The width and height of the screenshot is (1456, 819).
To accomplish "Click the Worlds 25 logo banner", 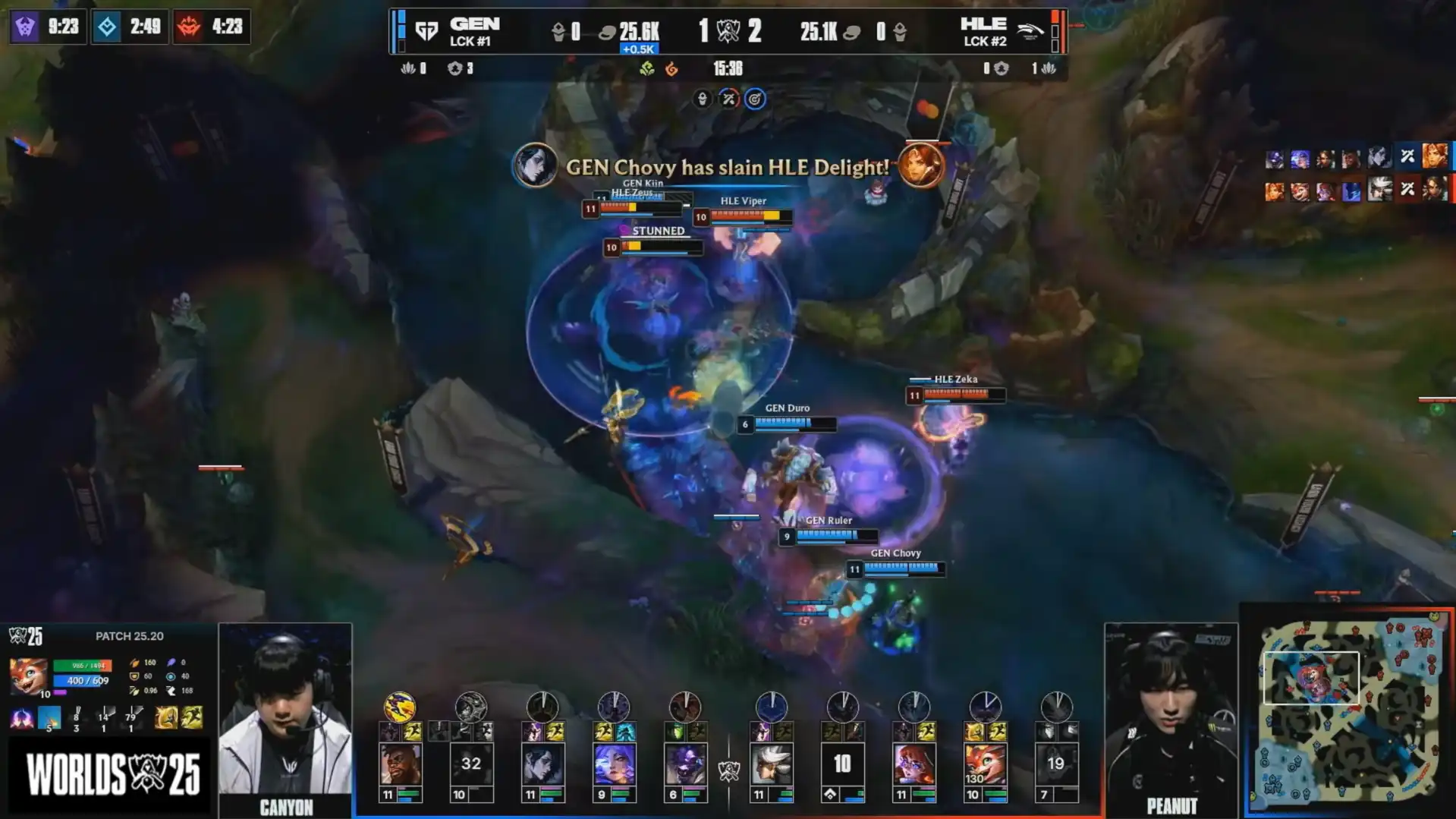I will (112, 774).
